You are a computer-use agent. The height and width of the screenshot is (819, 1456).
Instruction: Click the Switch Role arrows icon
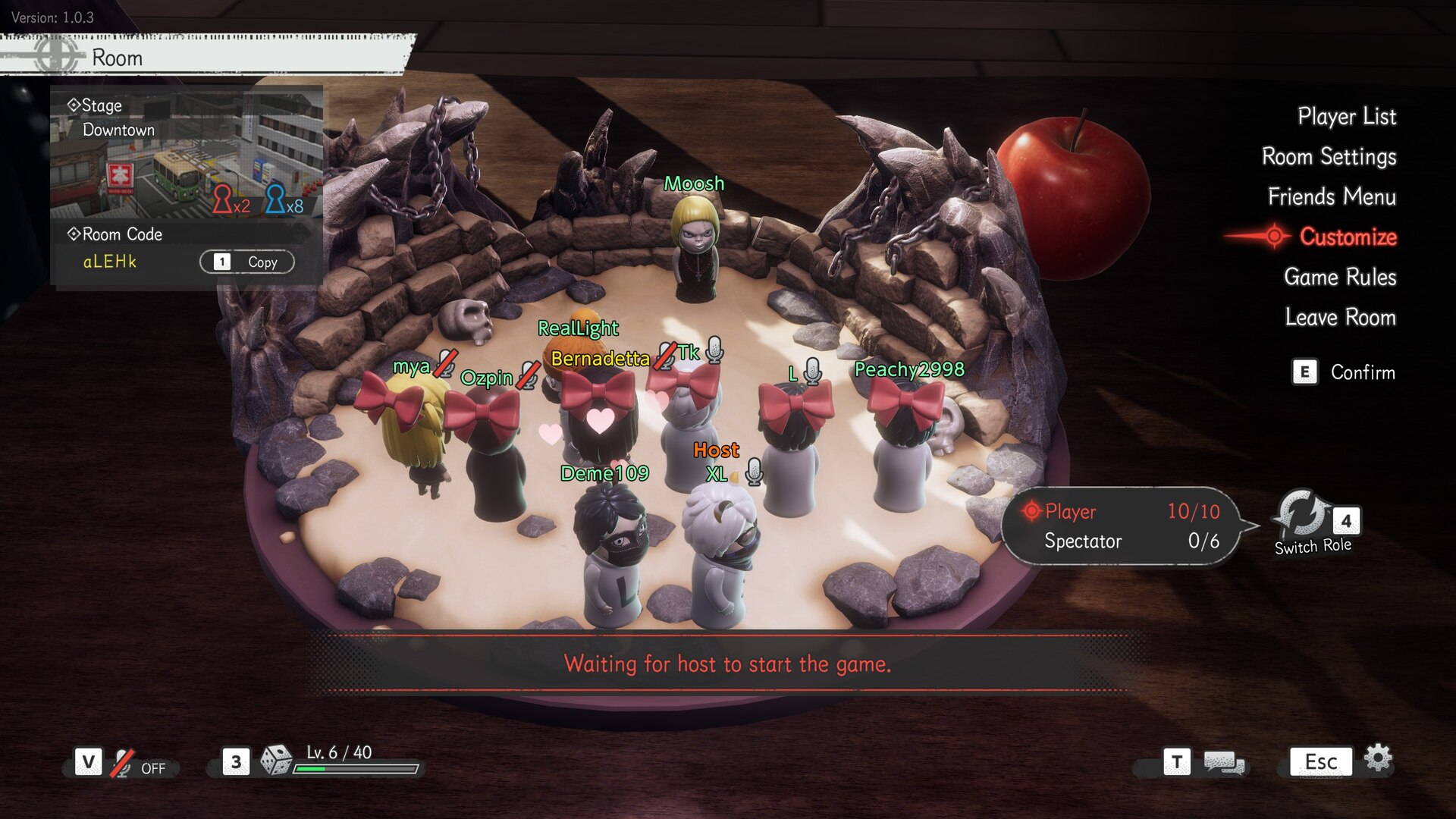coord(1301,513)
